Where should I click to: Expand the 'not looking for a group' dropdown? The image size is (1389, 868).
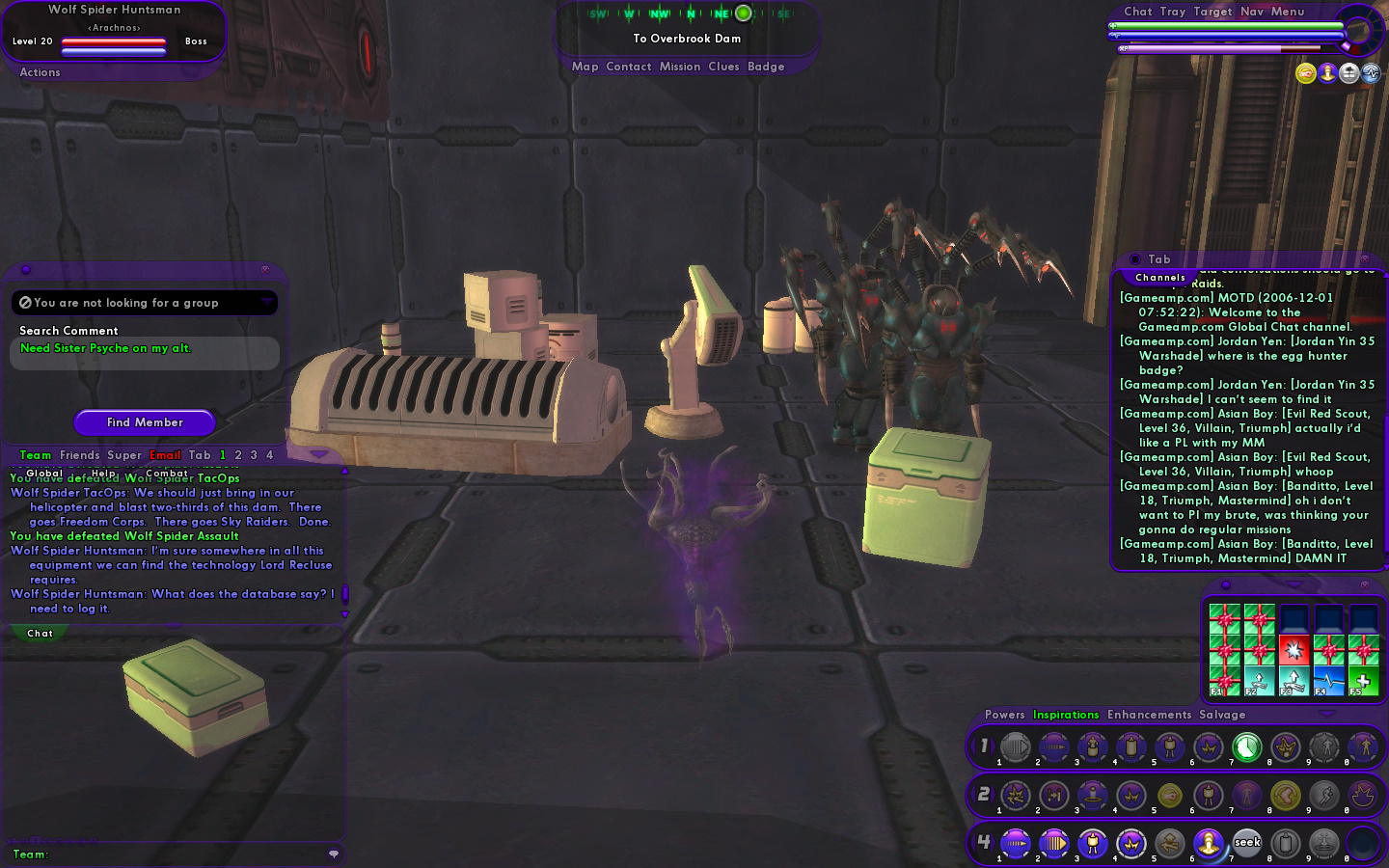coord(266,303)
